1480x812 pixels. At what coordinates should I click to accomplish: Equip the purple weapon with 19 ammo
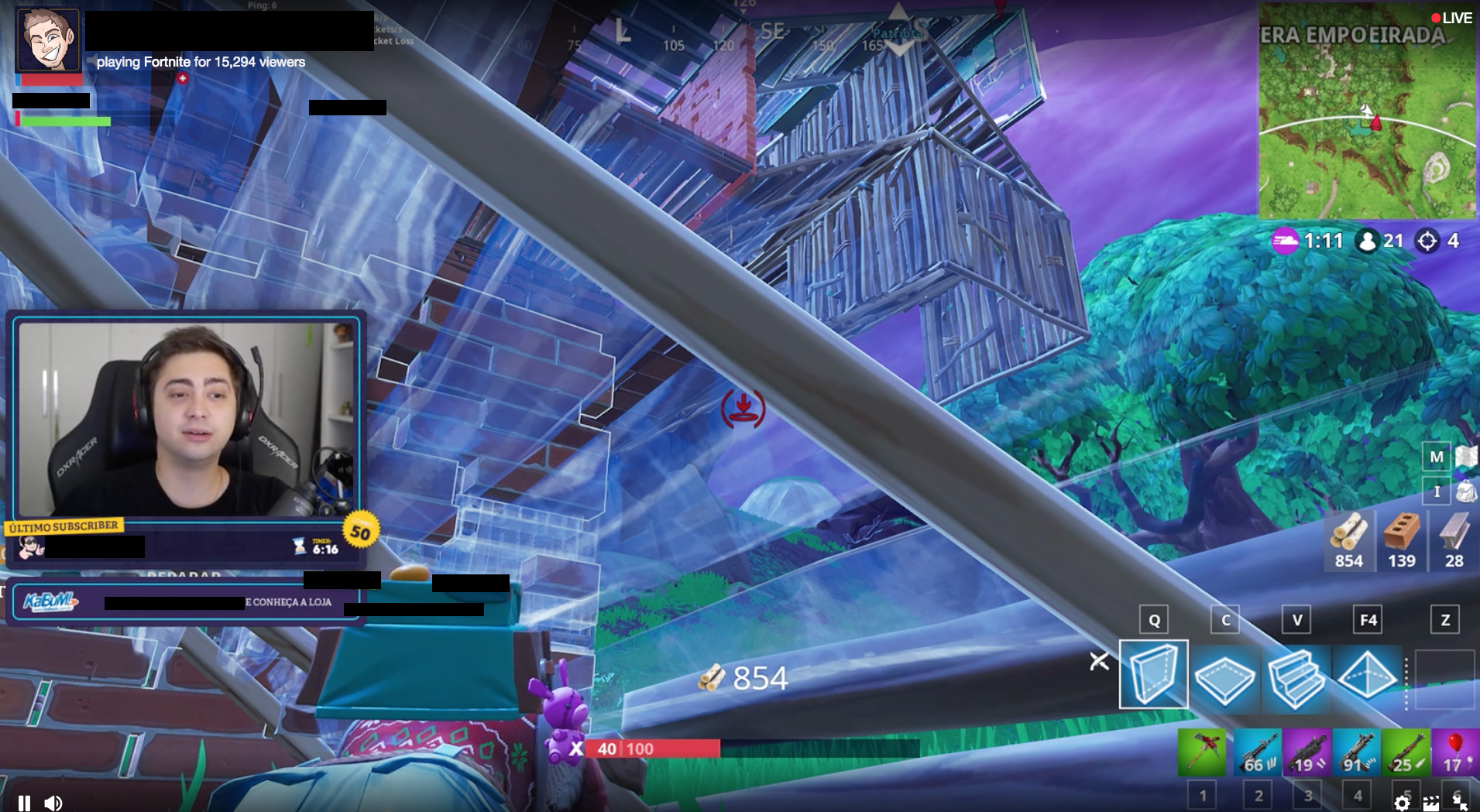coord(1307,752)
